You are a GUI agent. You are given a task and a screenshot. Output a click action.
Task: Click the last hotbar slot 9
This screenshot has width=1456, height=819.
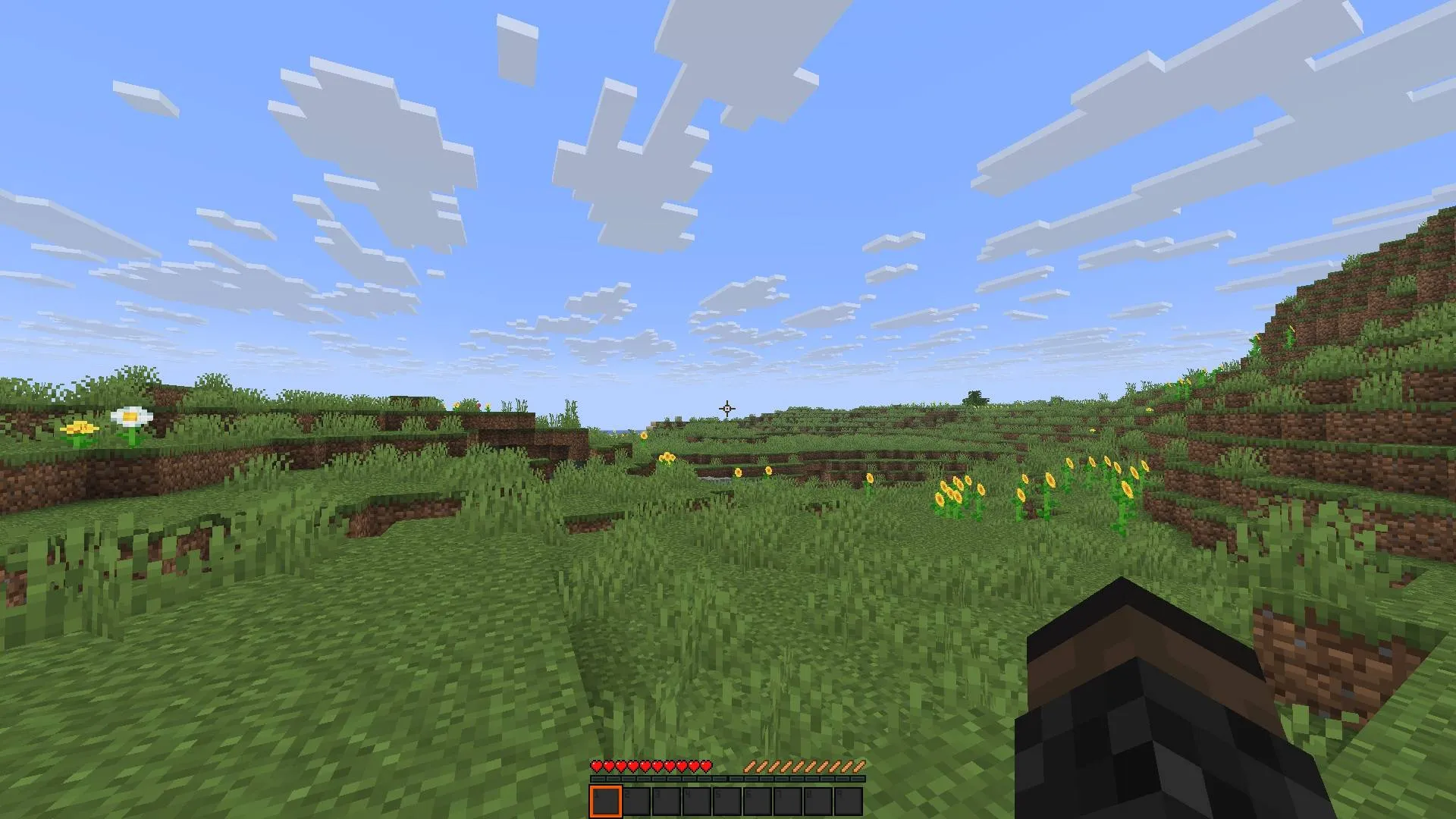click(849, 800)
